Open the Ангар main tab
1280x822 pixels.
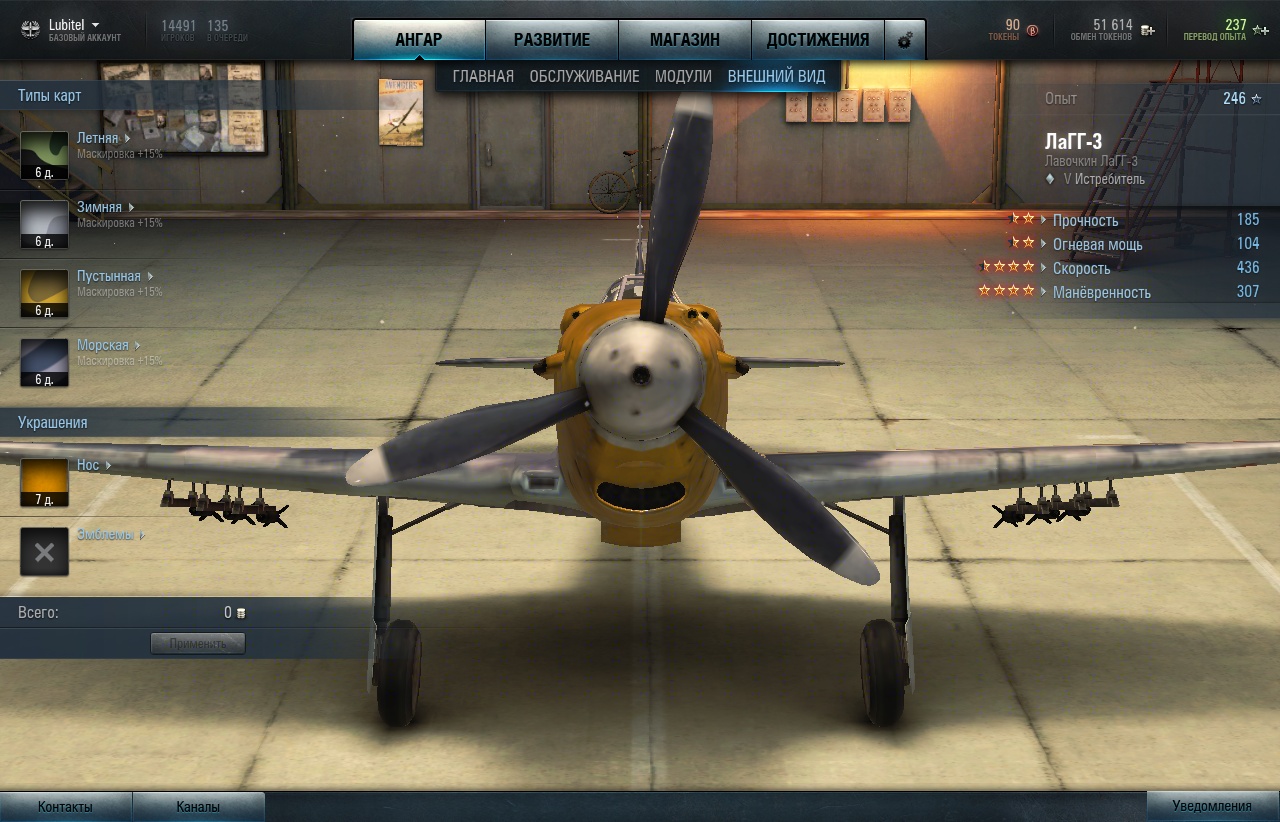[x=419, y=40]
